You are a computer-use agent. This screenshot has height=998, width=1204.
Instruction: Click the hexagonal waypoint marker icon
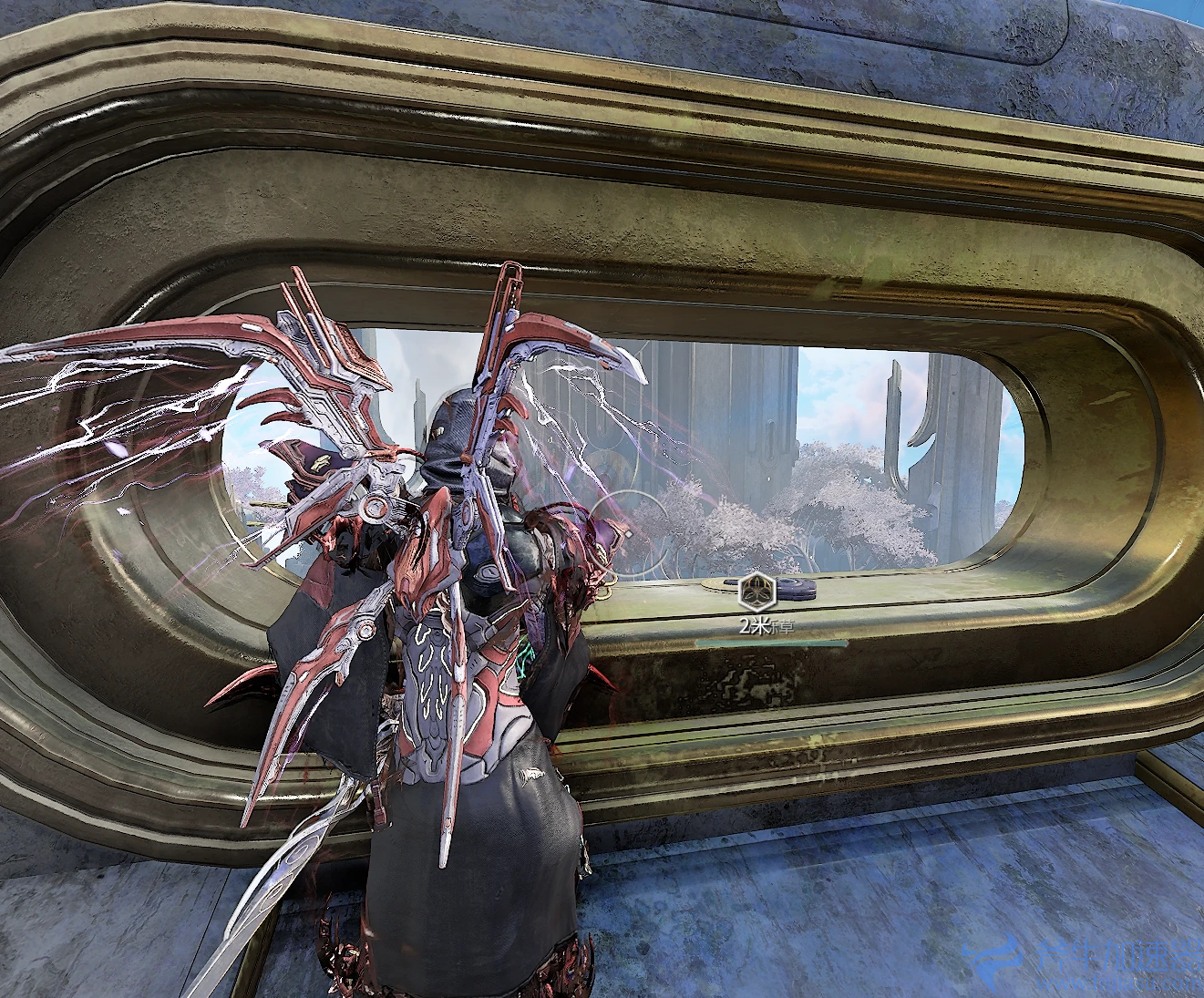click(x=757, y=592)
